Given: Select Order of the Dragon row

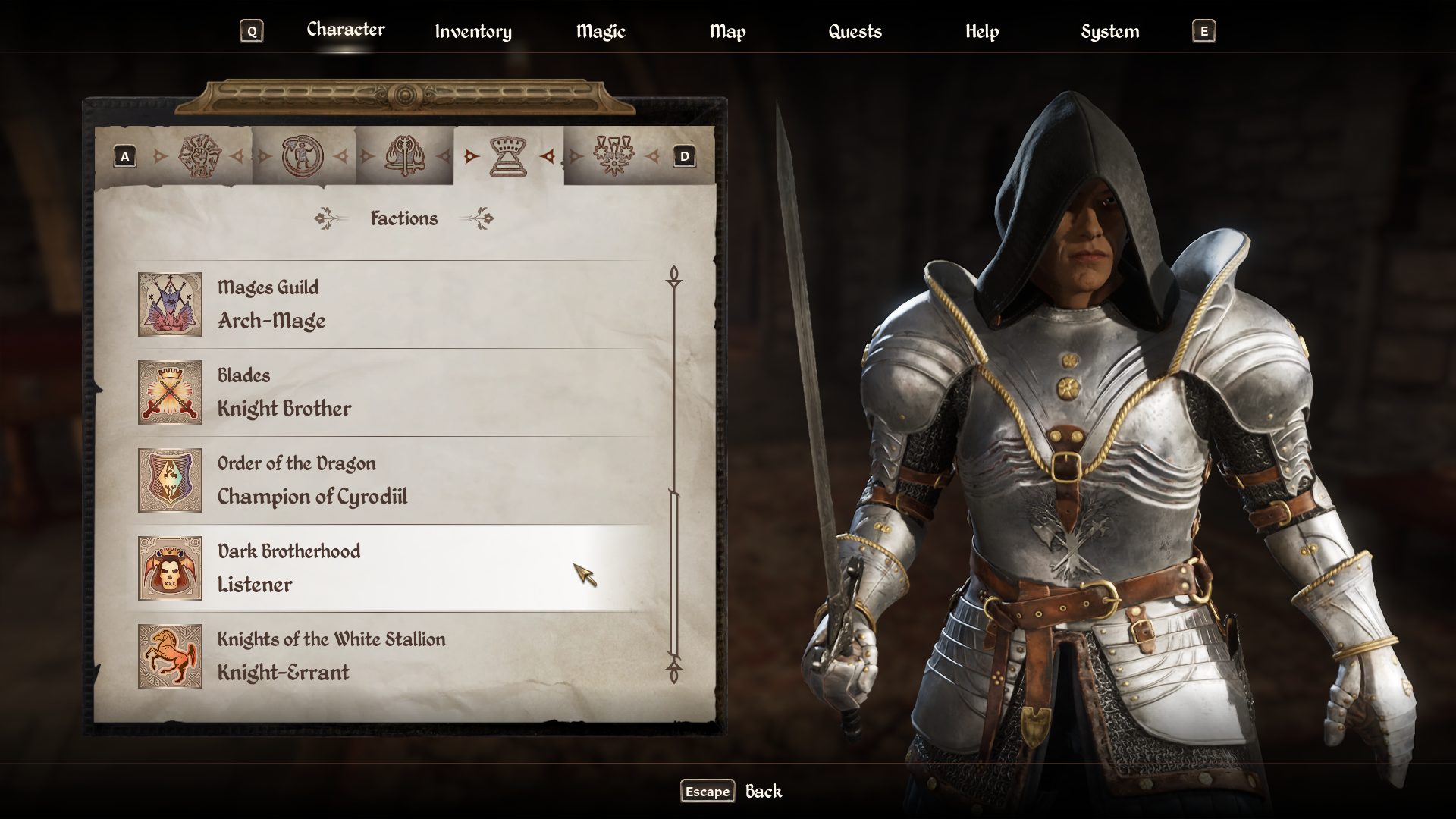Looking at the screenshot, I should [393, 480].
